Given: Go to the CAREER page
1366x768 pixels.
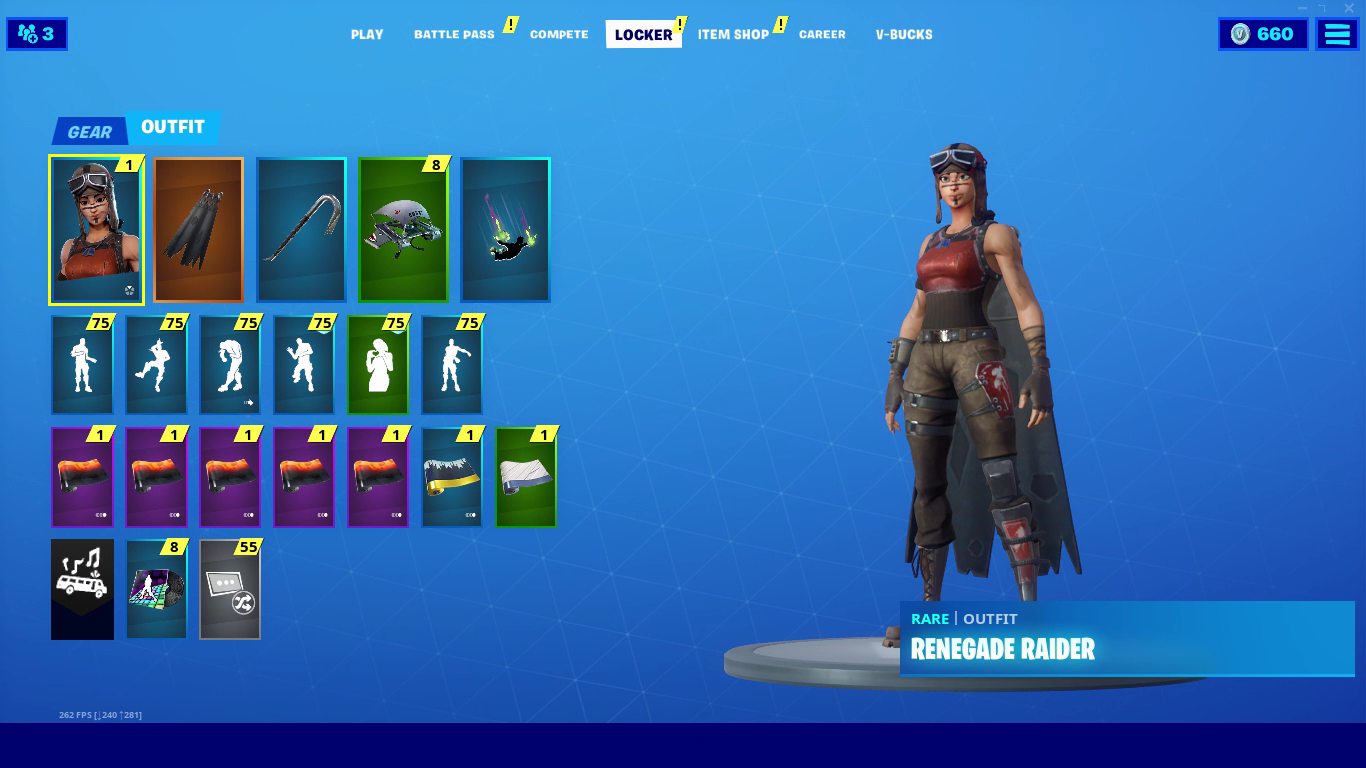Looking at the screenshot, I should [822, 34].
